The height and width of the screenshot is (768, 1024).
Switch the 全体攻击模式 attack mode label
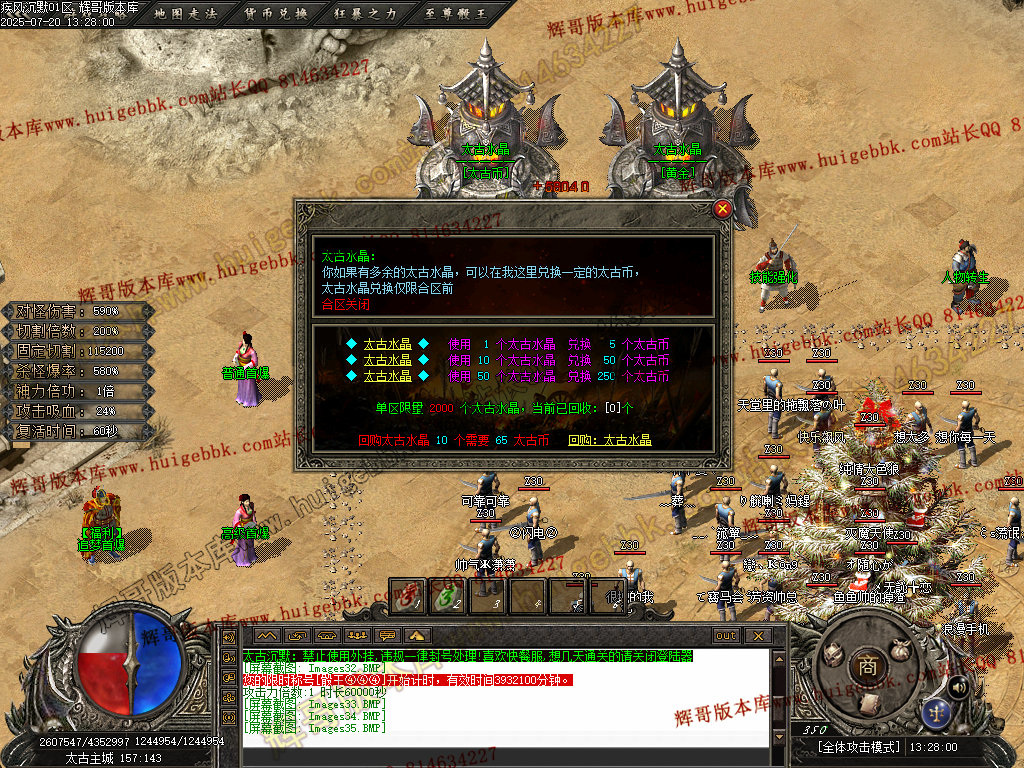click(x=859, y=747)
